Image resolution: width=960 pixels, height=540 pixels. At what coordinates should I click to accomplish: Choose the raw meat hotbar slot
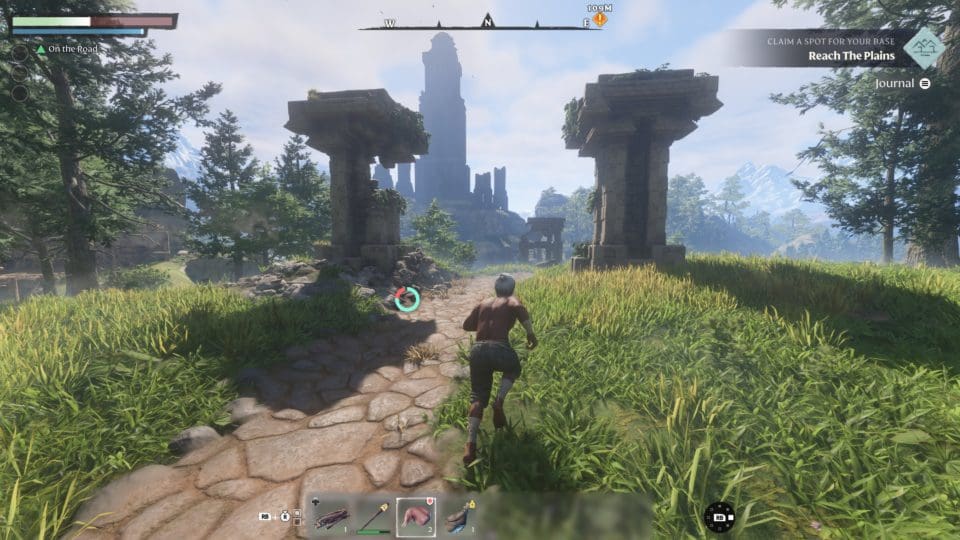pyautogui.click(x=416, y=517)
